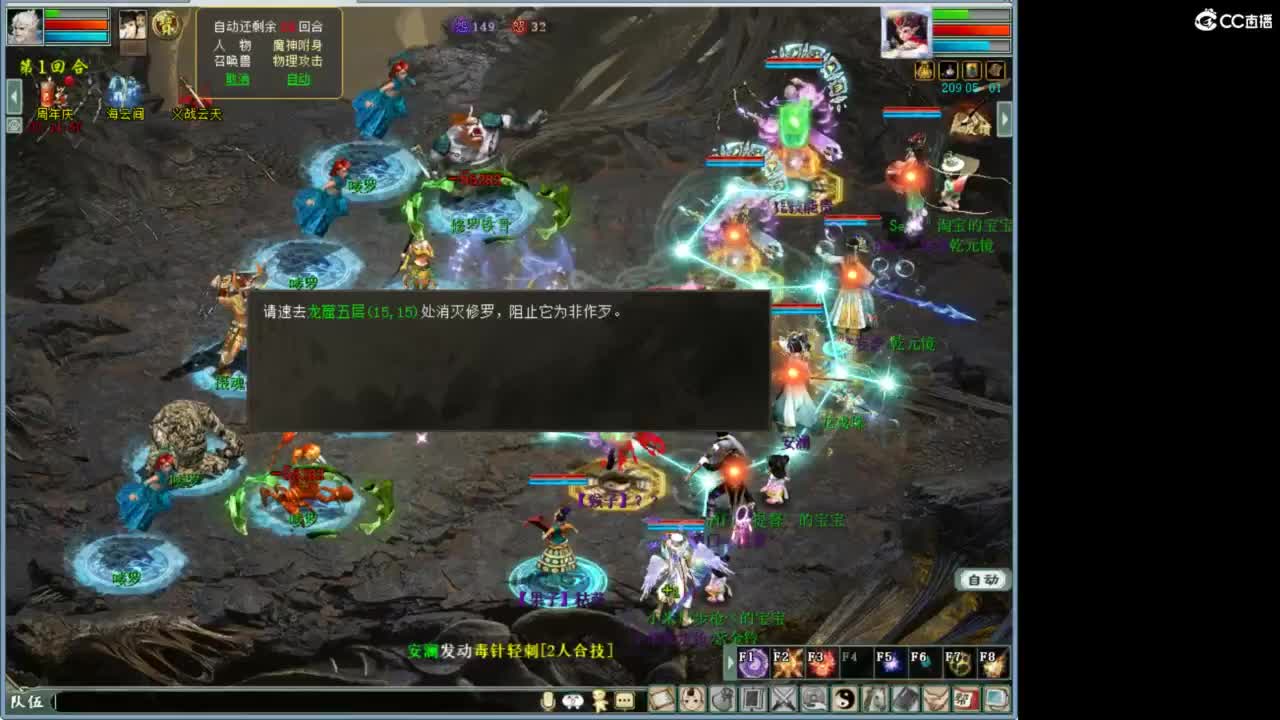Click 取消 to cancel auto rounds

[236, 79]
